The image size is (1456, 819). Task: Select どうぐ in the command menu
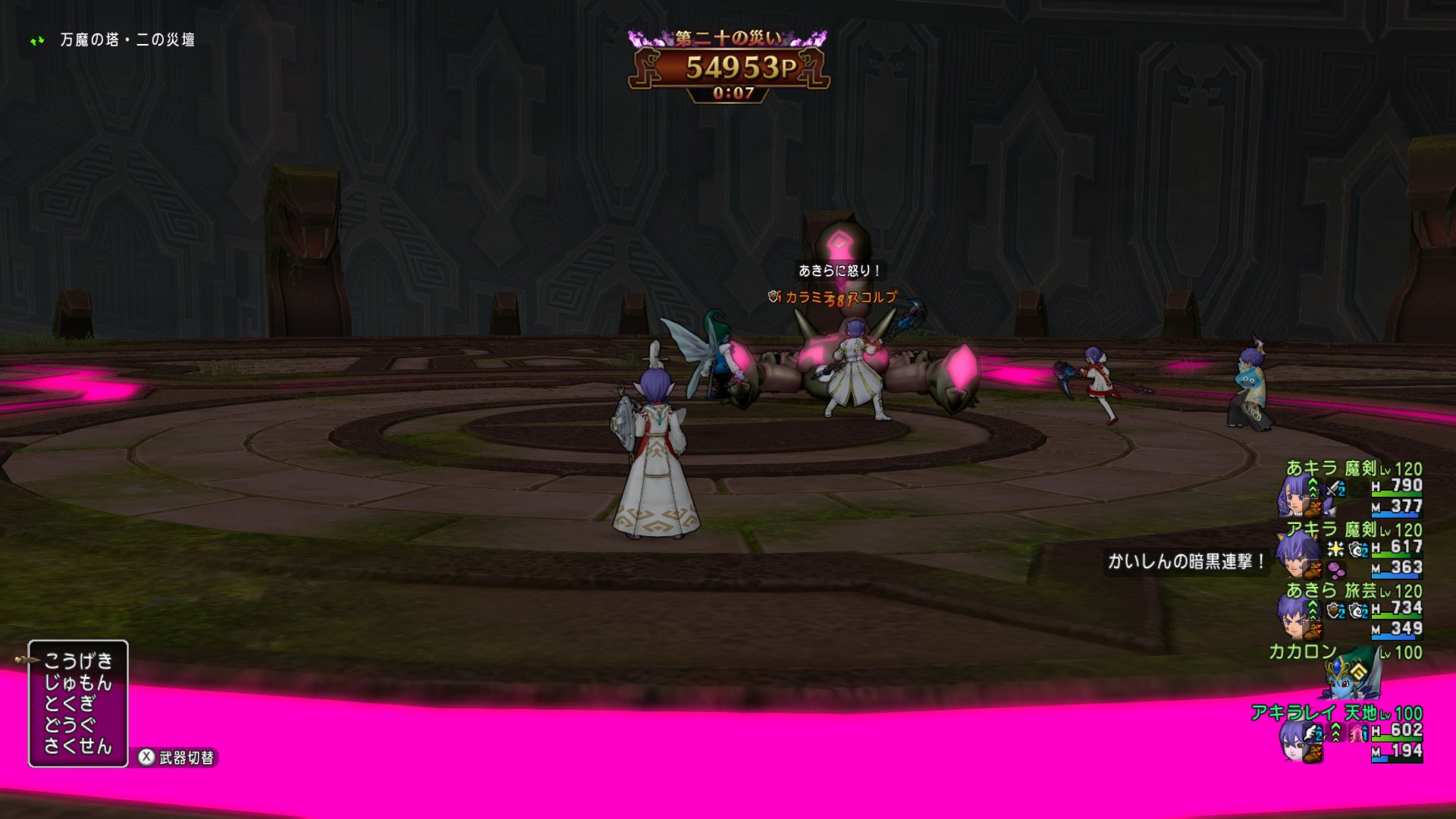pyautogui.click(x=70, y=725)
